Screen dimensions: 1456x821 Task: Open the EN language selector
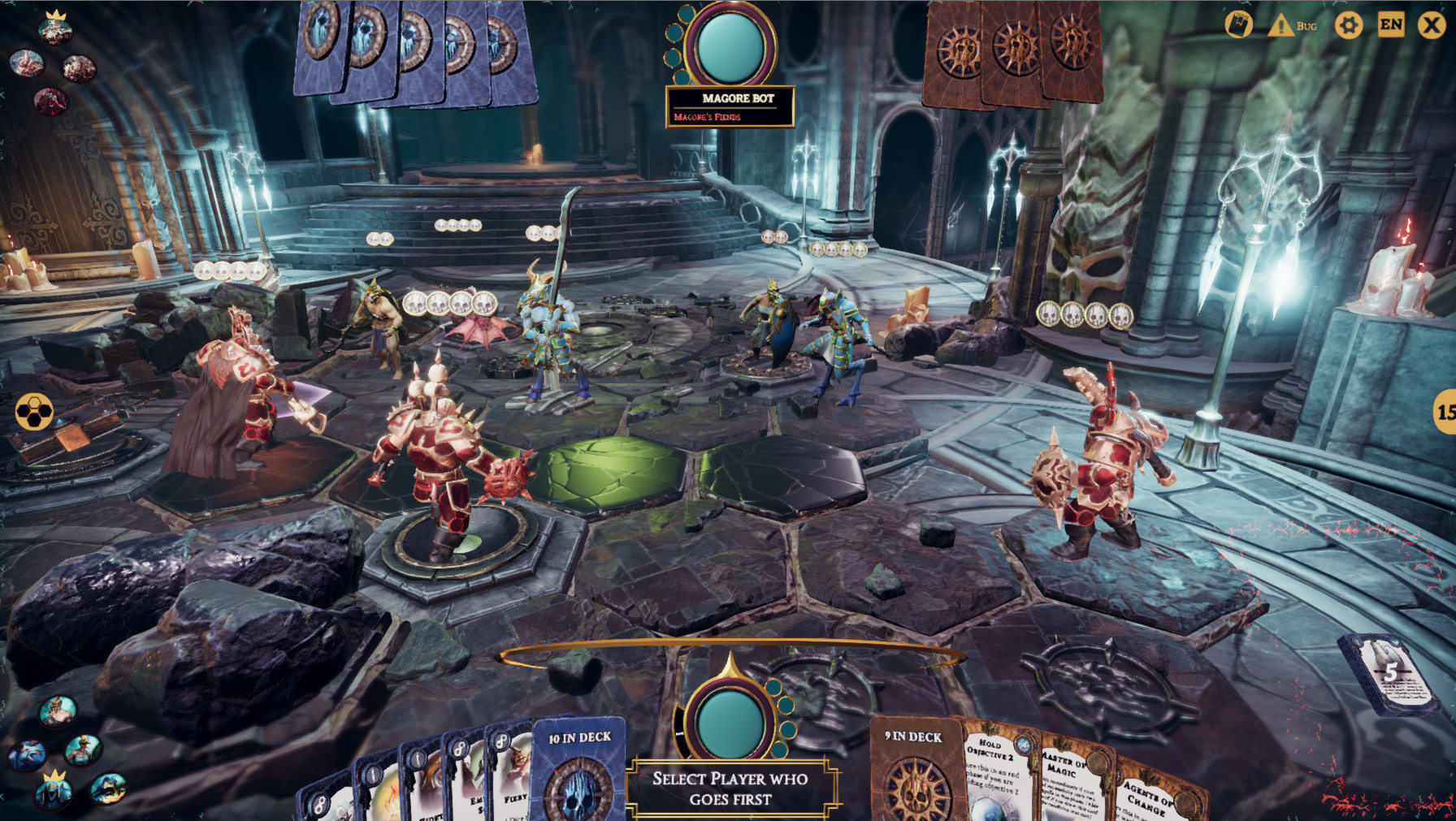pos(1393,25)
